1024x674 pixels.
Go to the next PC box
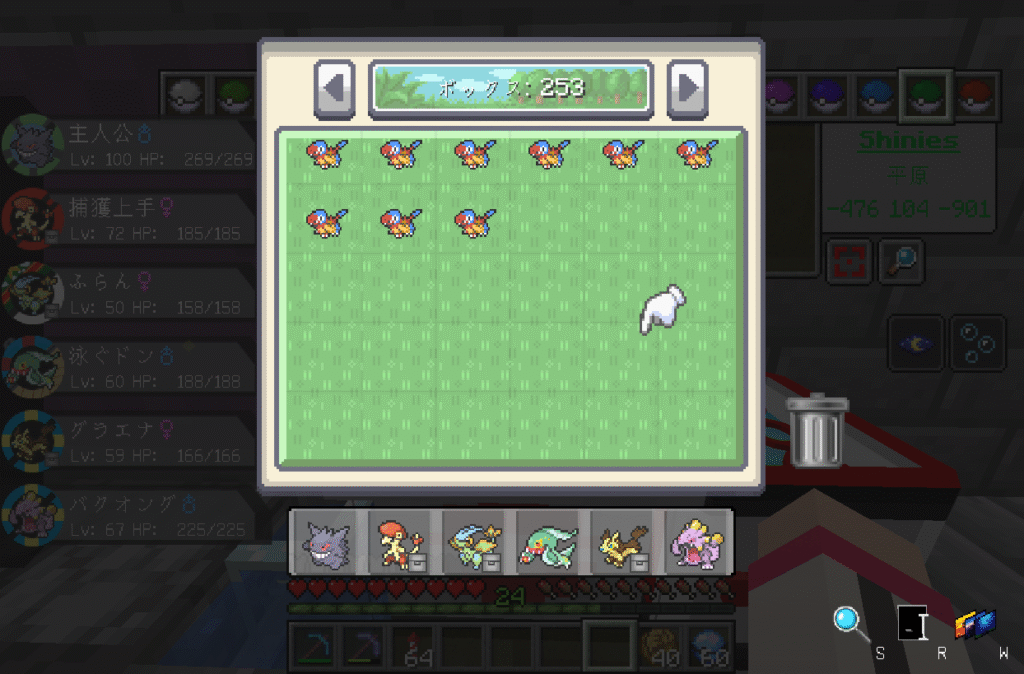point(687,88)
